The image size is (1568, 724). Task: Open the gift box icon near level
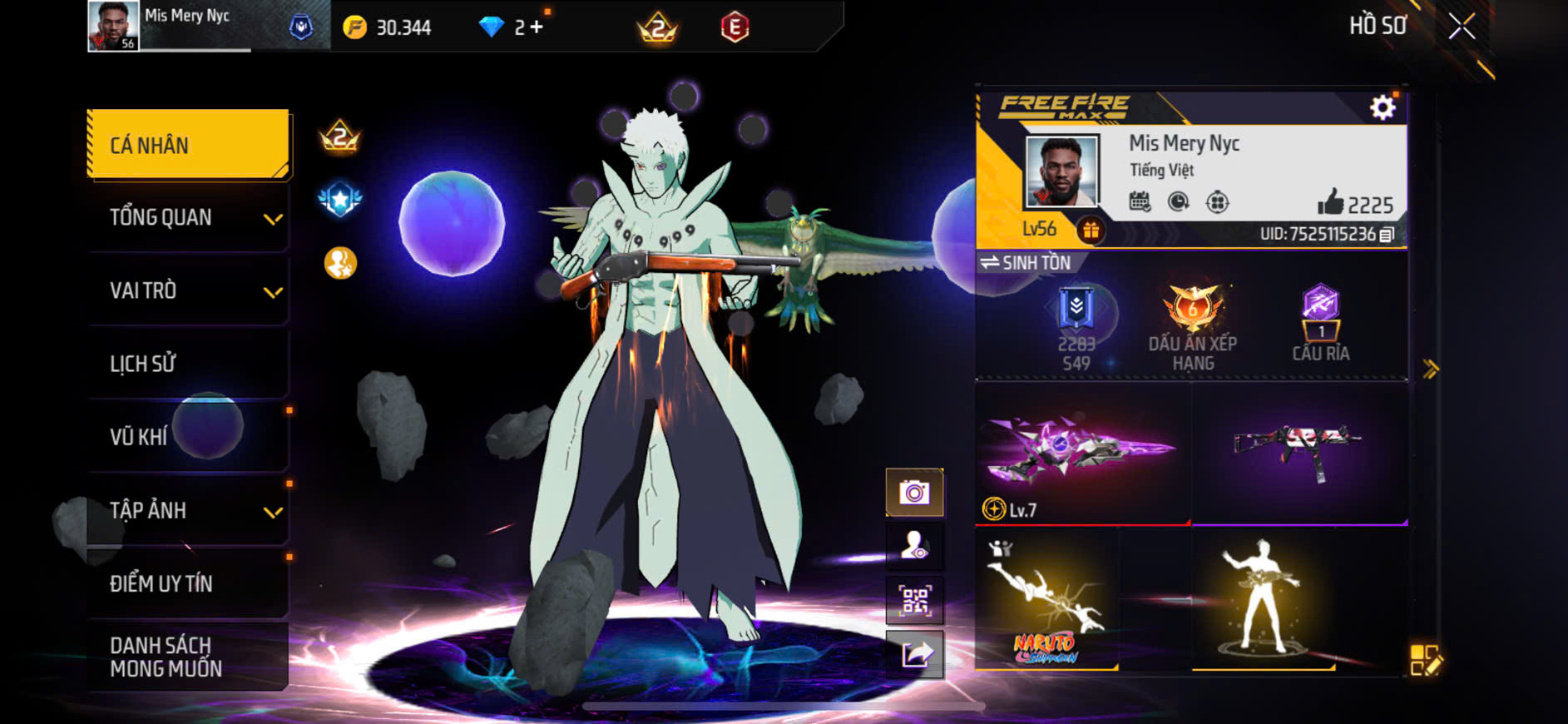tap(1091, 230)
